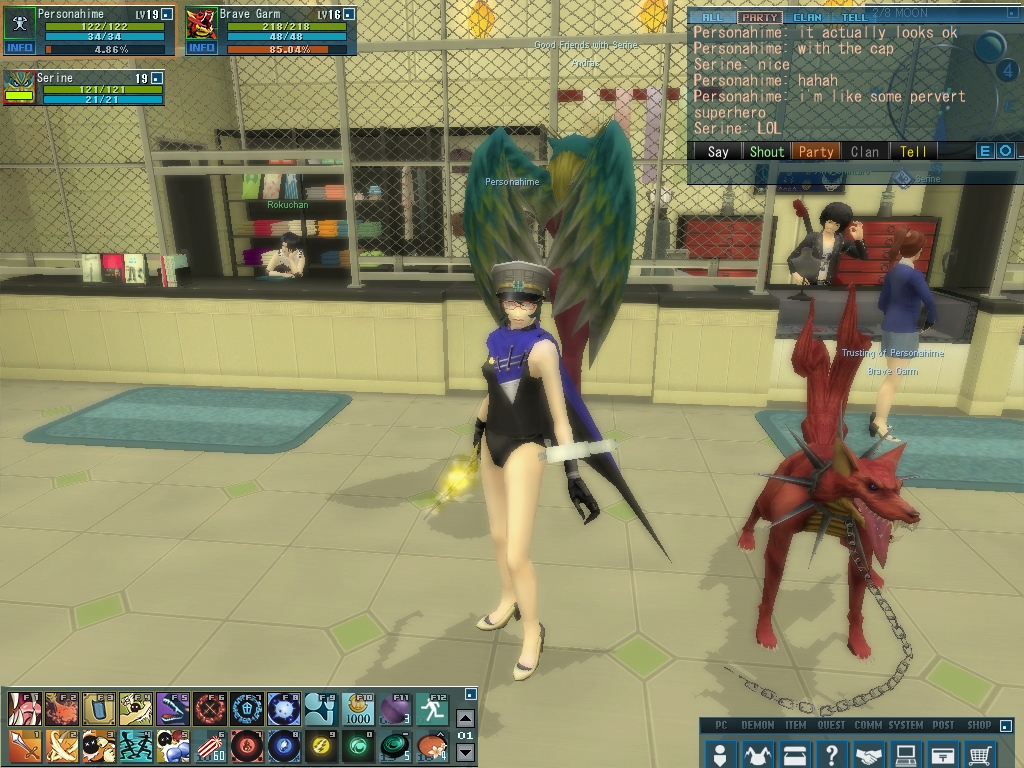Open the Shop cart menu
The height and width of the screenshot is (768, 1024).
(x=981, y=754)
